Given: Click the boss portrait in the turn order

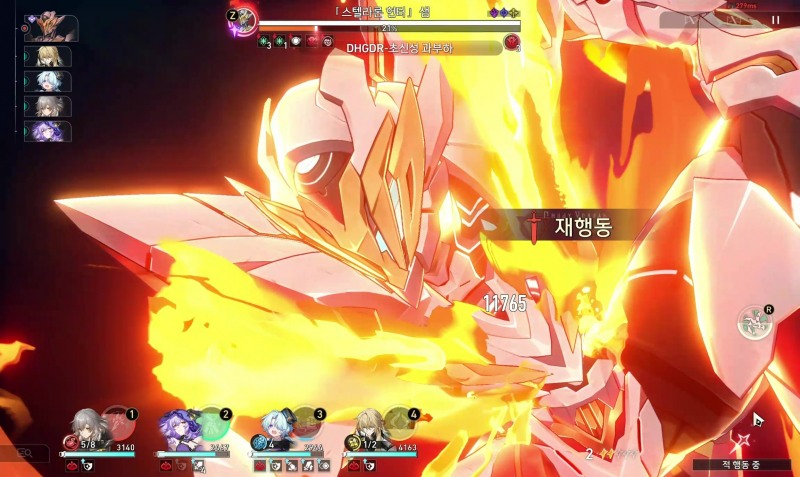Looking at the screenshot, I should click(51, 27).
